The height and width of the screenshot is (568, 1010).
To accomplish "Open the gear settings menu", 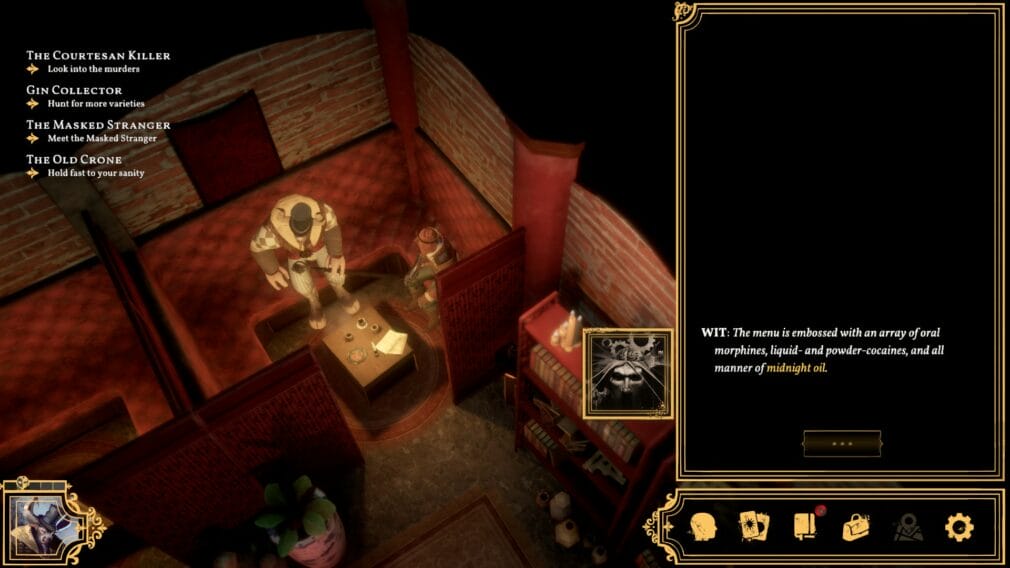I will pyautogui.click(x=959, y=526).
